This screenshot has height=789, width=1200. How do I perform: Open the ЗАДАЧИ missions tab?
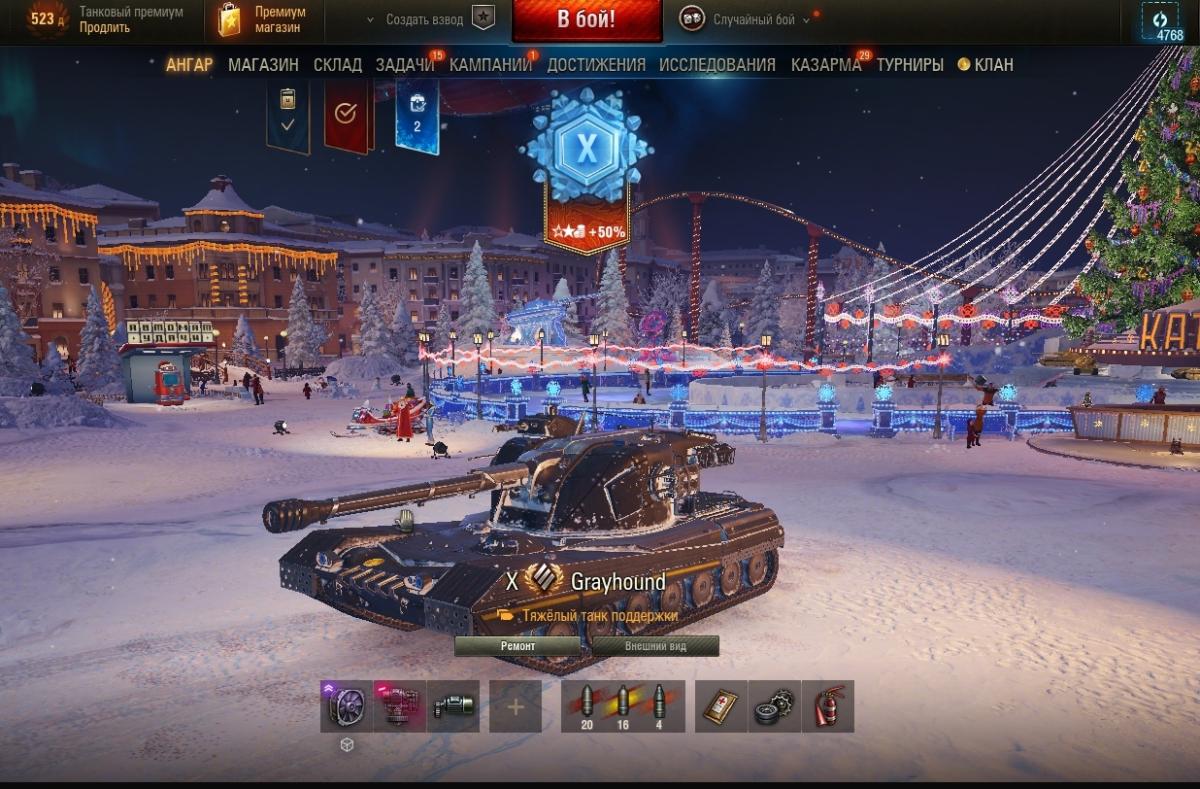tap(405, 65)
